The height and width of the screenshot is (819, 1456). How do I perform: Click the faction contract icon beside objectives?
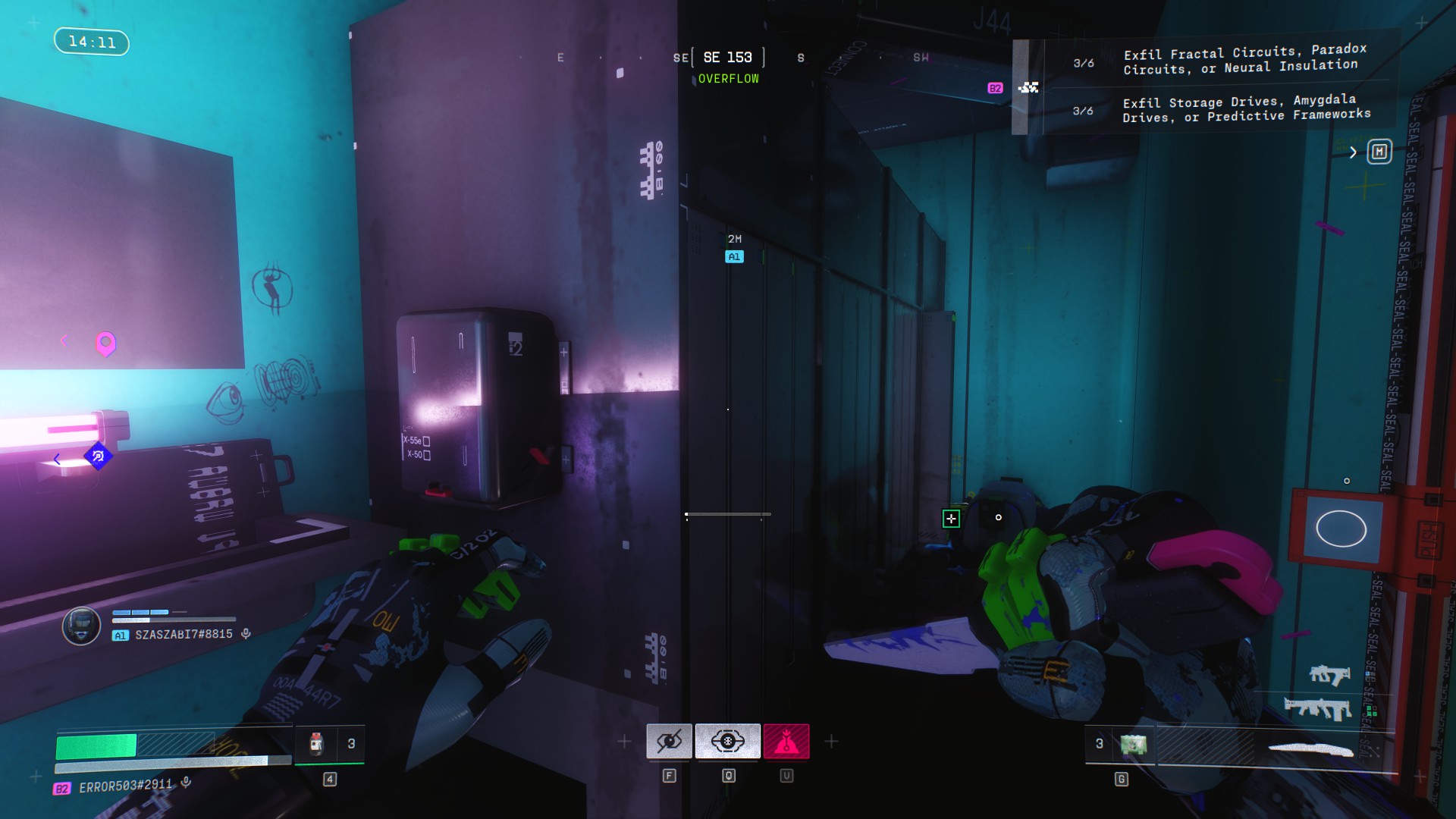(x=1028, y=88)
